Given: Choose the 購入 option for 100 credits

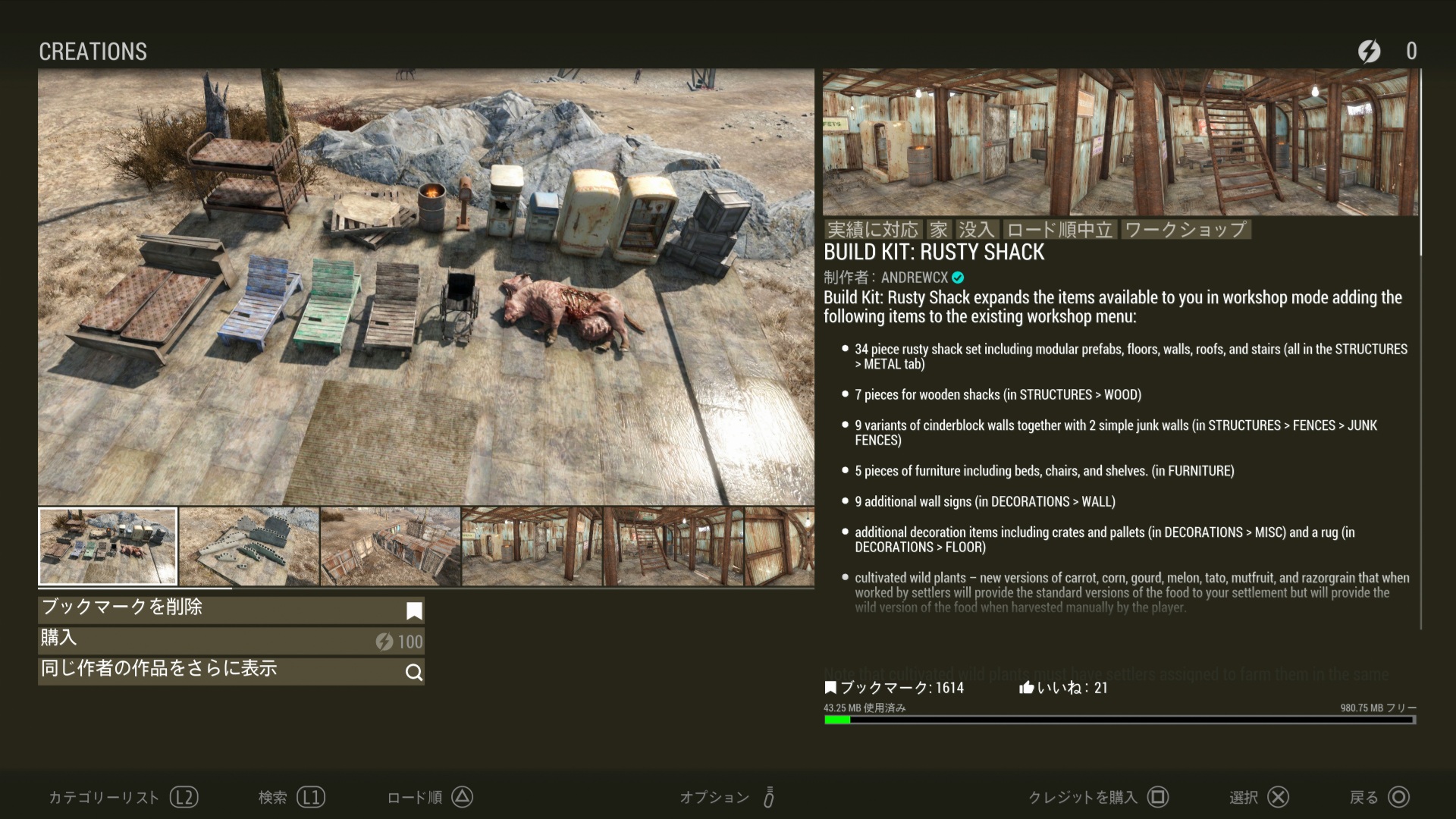Looking at the screenshot, I should coord(231,640).
